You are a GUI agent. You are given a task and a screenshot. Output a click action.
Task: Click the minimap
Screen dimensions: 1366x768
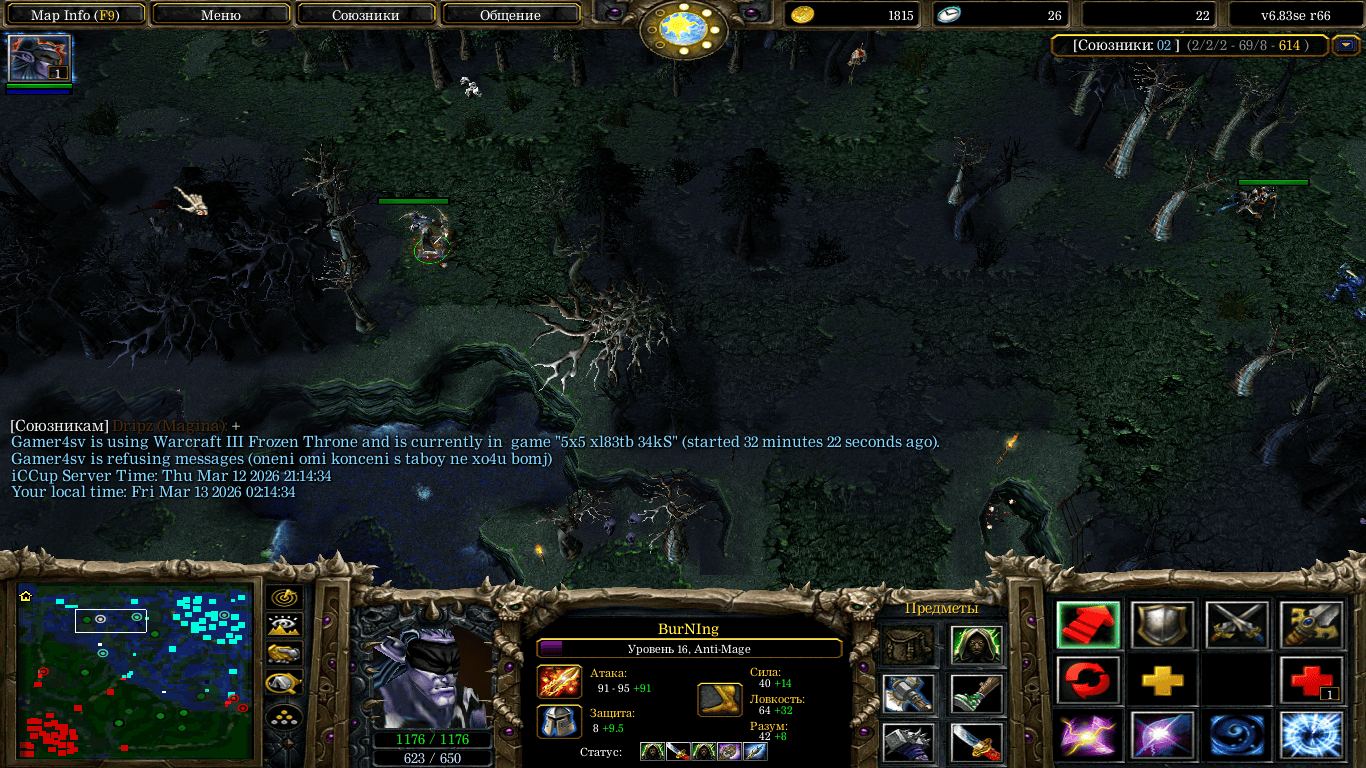[x=135, y=672]
